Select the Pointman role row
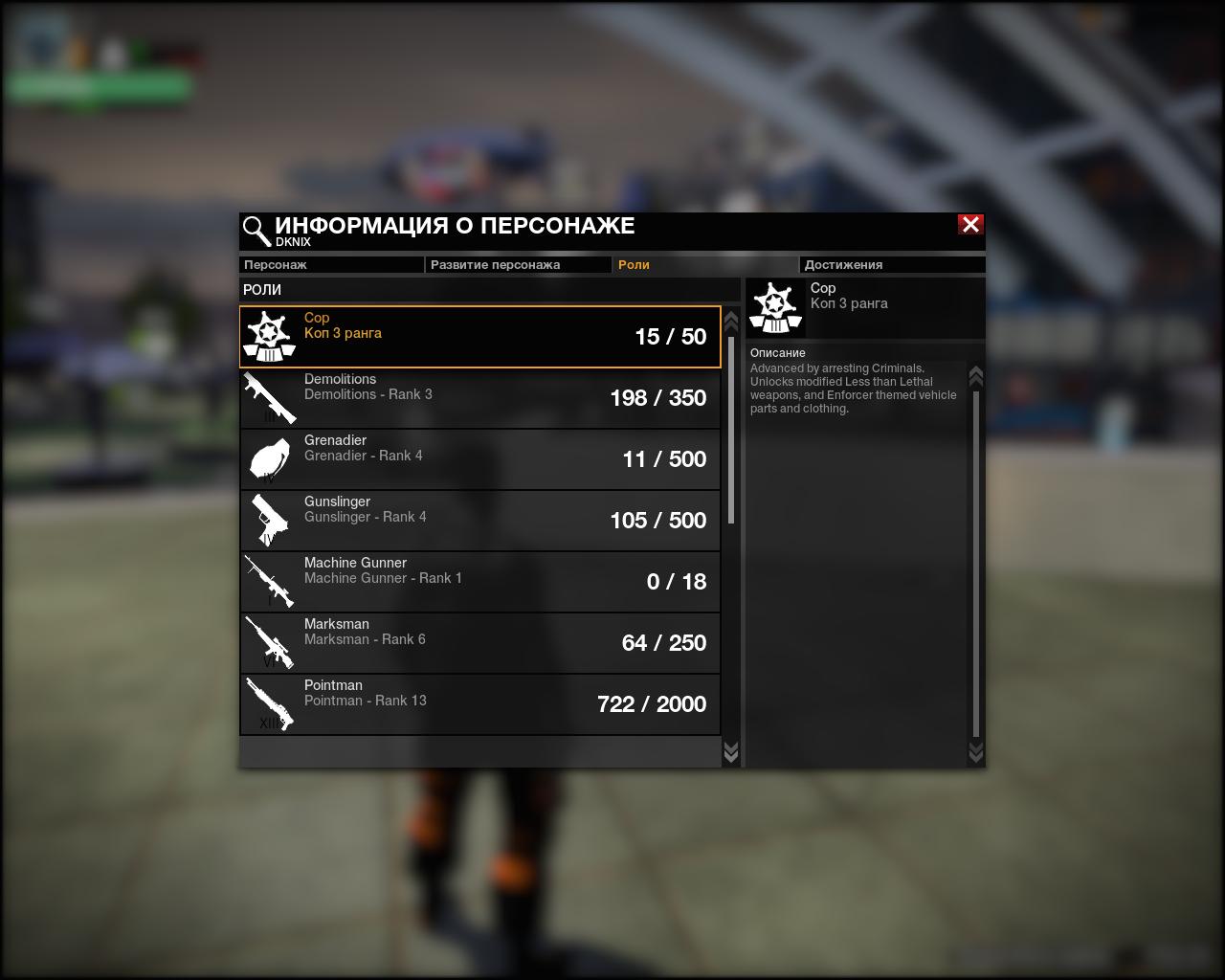1225x980 pixels. coord(479,704)
